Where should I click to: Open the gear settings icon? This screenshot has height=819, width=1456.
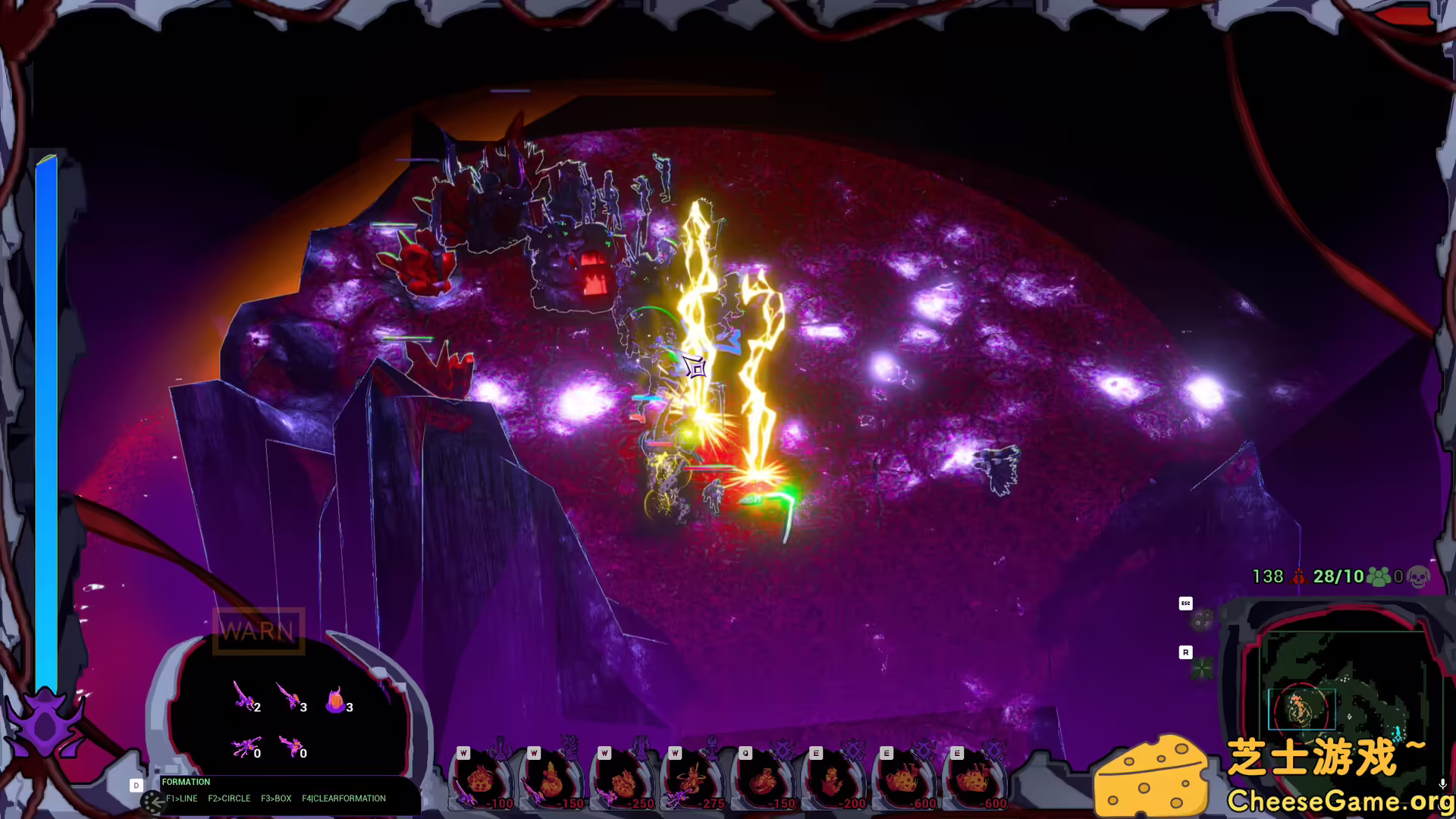click(x=1202, y=622)
